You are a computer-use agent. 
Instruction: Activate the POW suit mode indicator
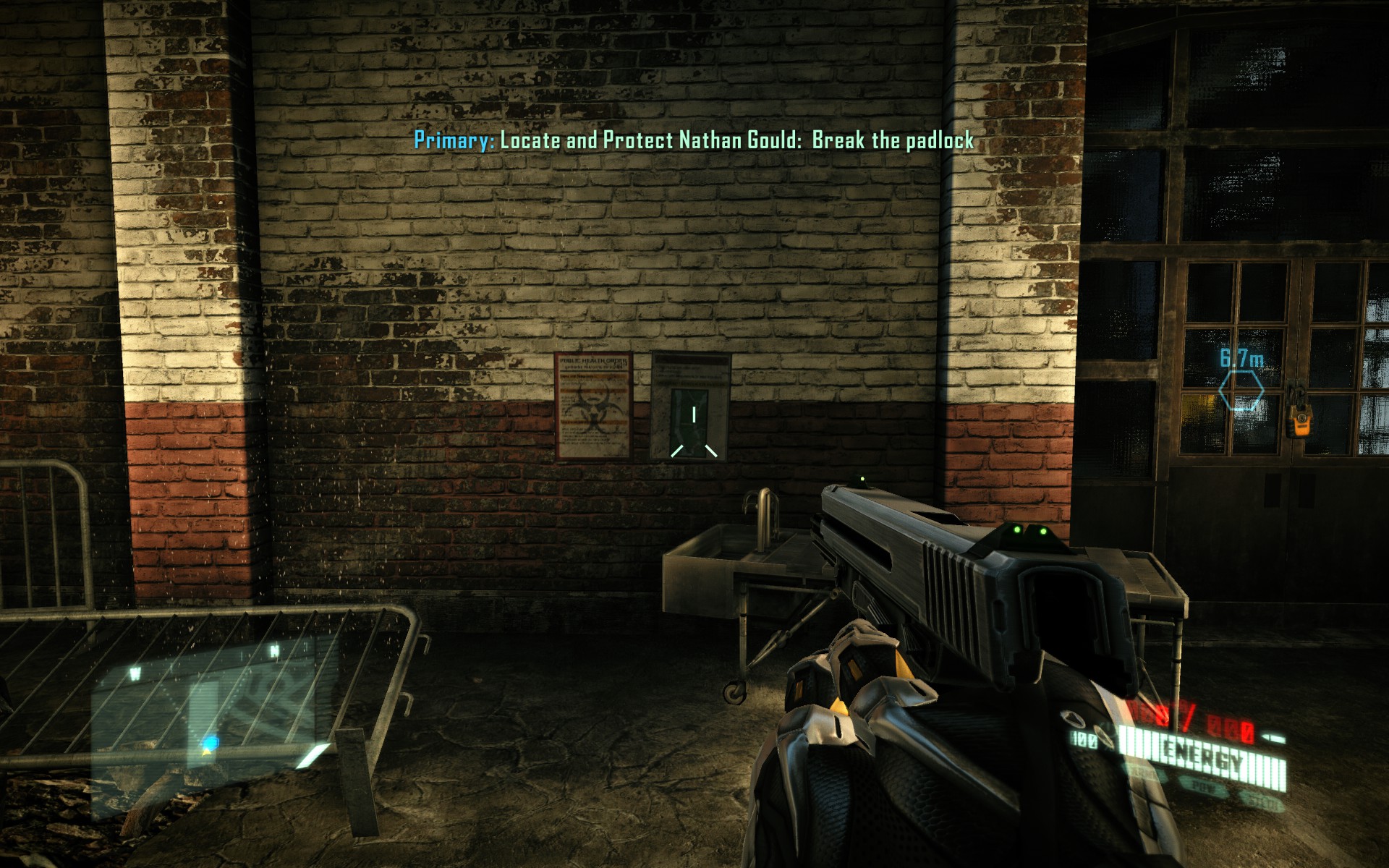pyautogui.click(x=1203, y=787)
